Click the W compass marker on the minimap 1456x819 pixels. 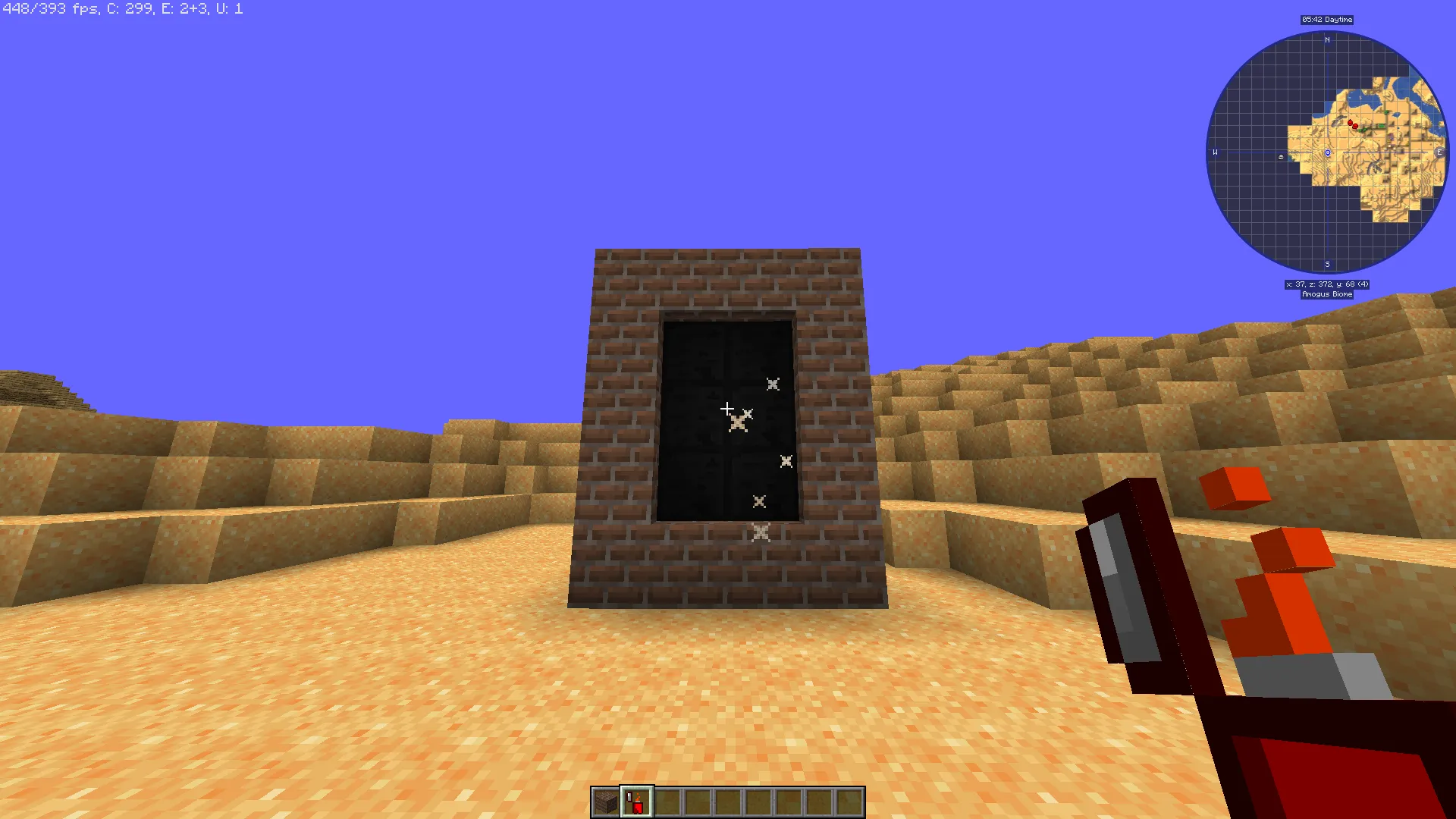1215,152
